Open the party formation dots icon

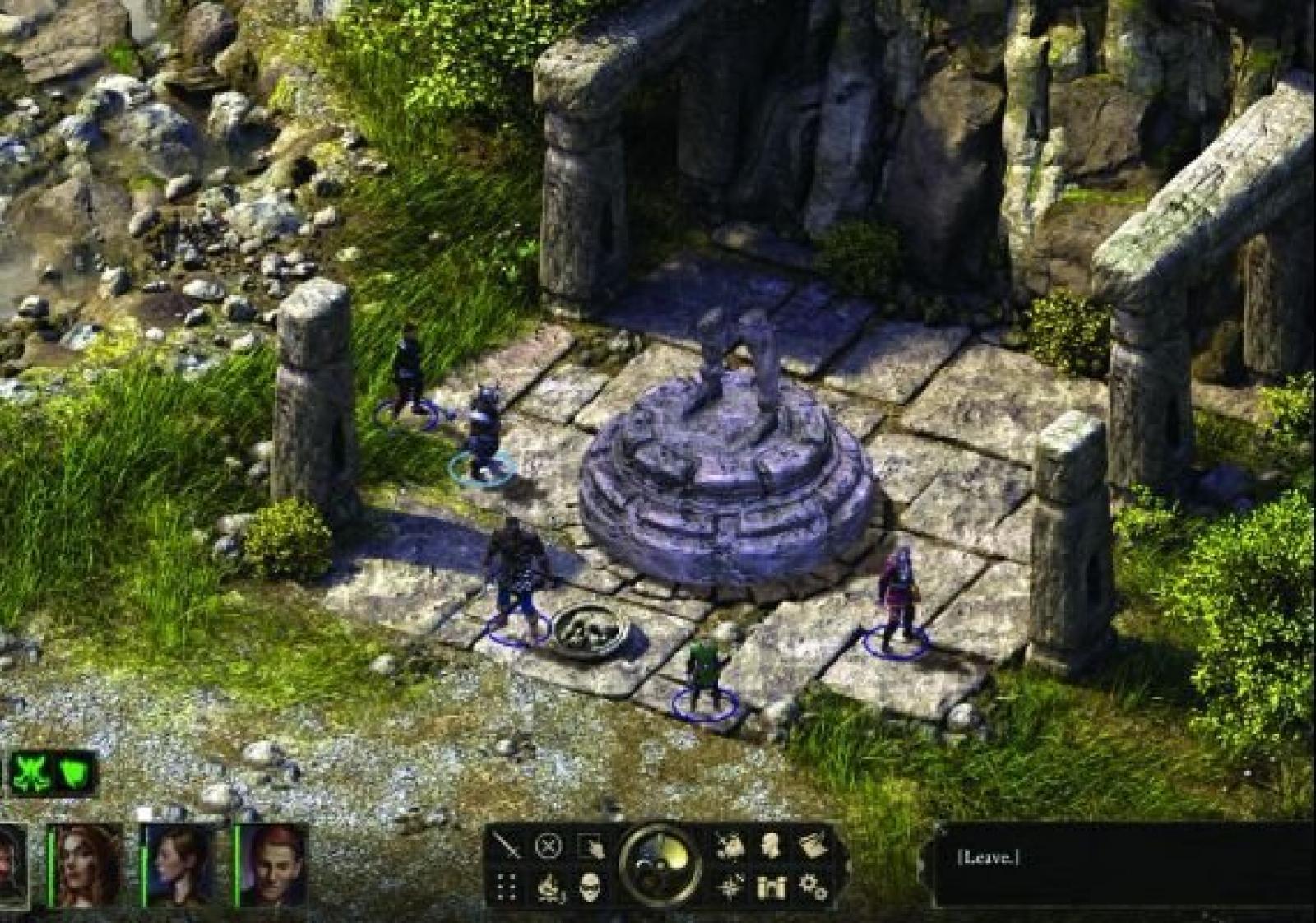[507, 888]
